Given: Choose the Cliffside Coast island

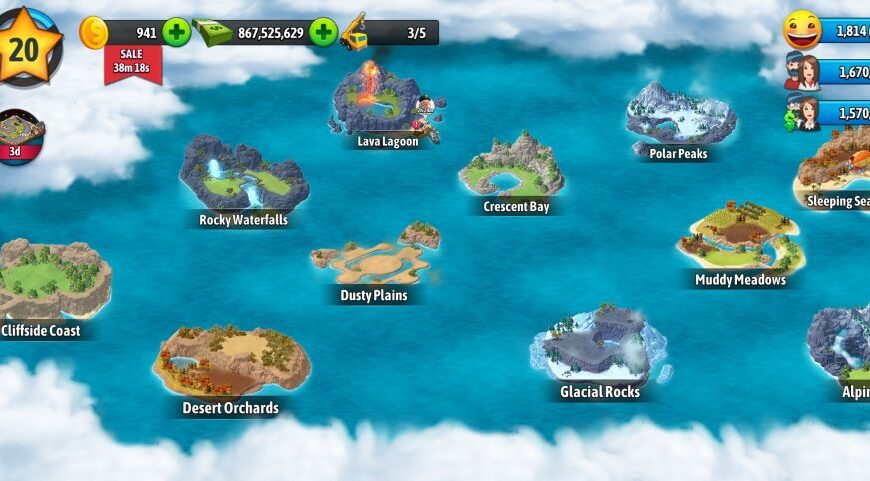Looking at the screenshot, I should (48, 280).
